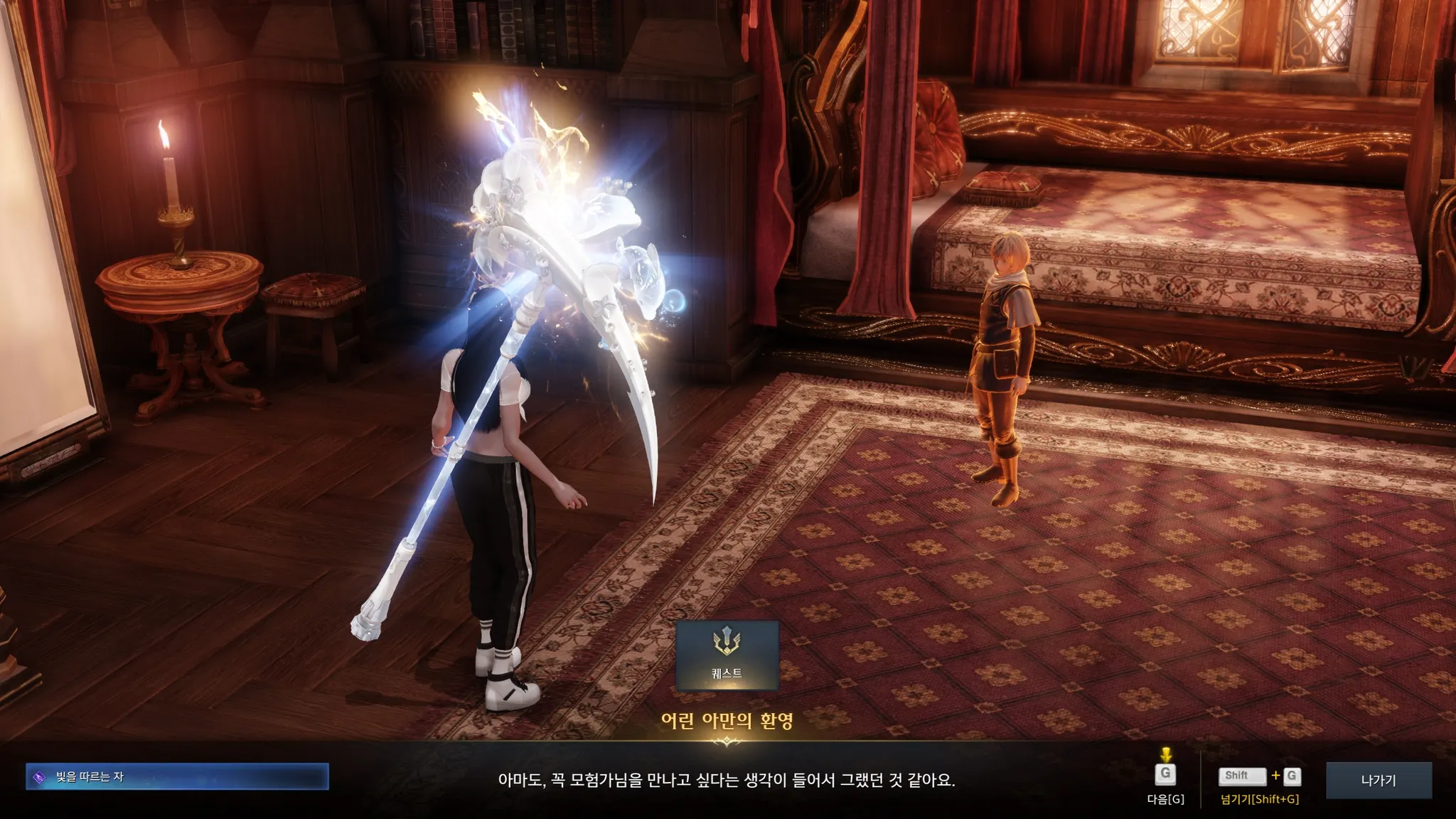Open the 빛을 따르는 자 quest tracker
This screenshot has height=819, width=1456.
pos(177,777)
